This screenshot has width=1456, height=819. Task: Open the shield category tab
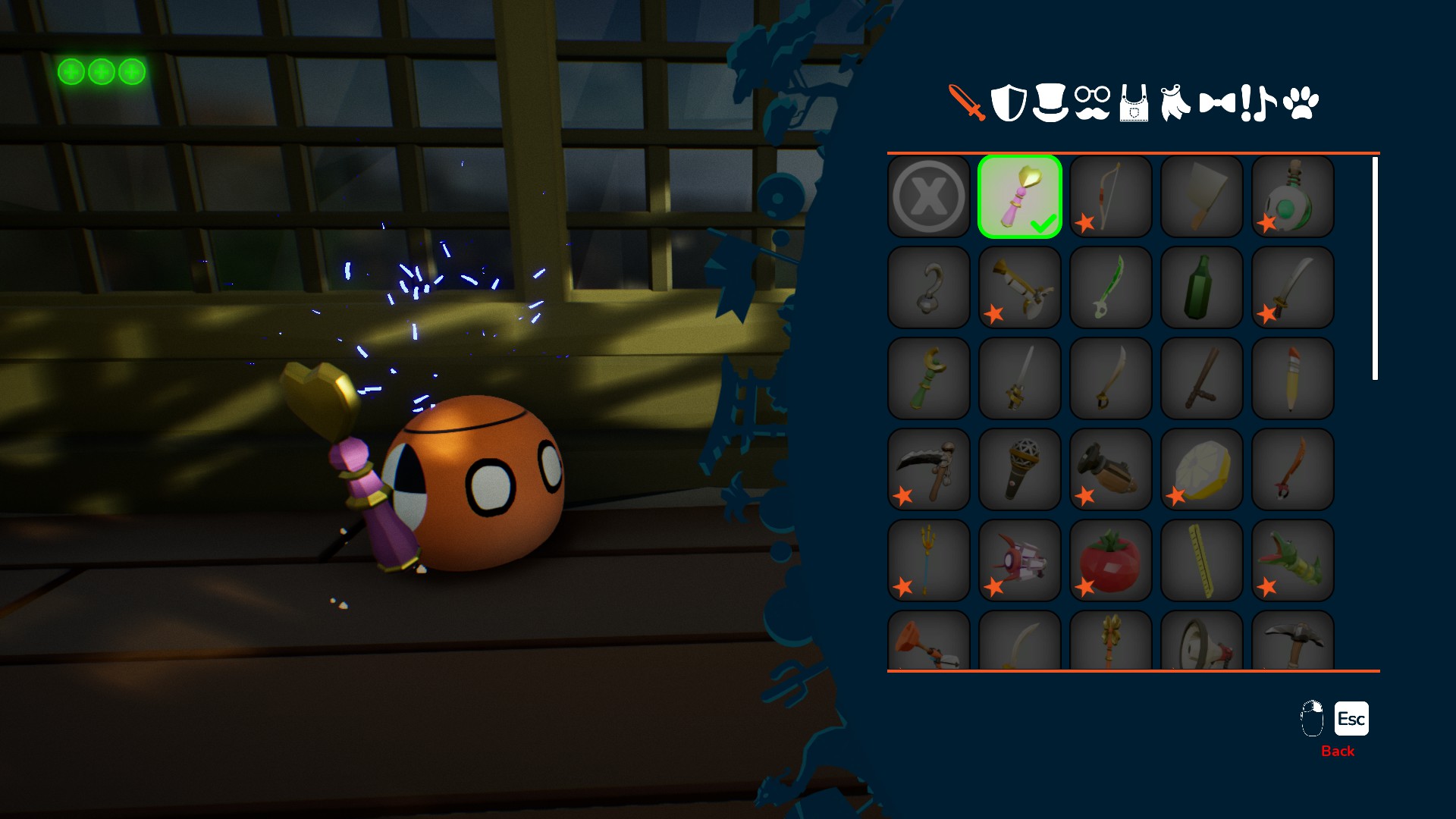tap(1009, 102)
